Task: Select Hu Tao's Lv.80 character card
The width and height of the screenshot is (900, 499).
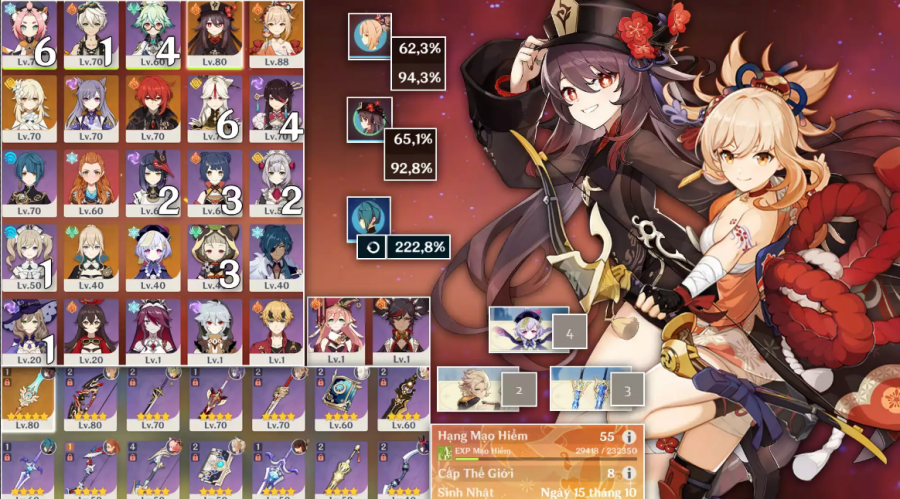Action: pos(216,33)
